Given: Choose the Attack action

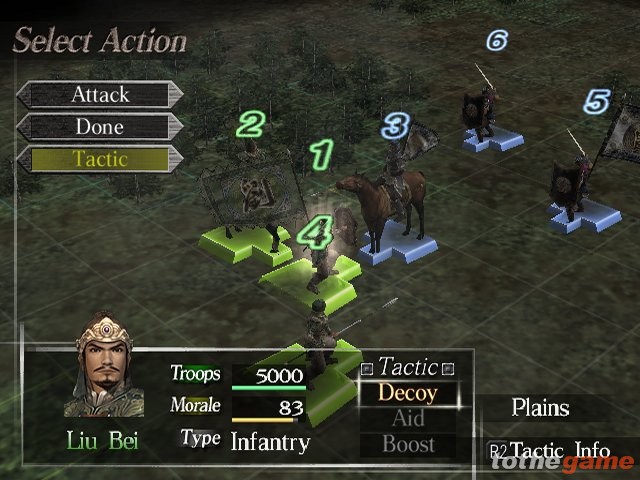Looking at the screenshot, I should coord(100,95).
